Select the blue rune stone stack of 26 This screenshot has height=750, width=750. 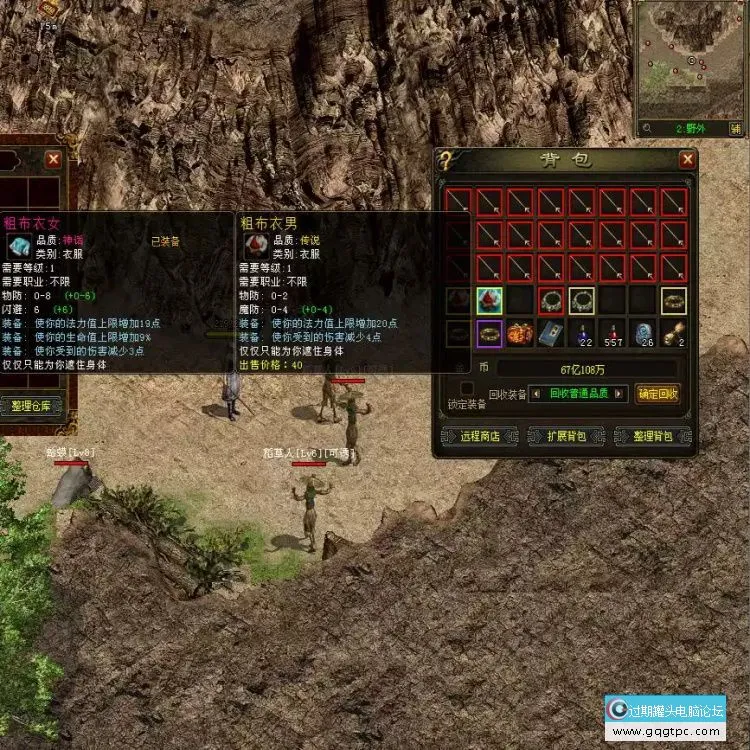point(644,333)
